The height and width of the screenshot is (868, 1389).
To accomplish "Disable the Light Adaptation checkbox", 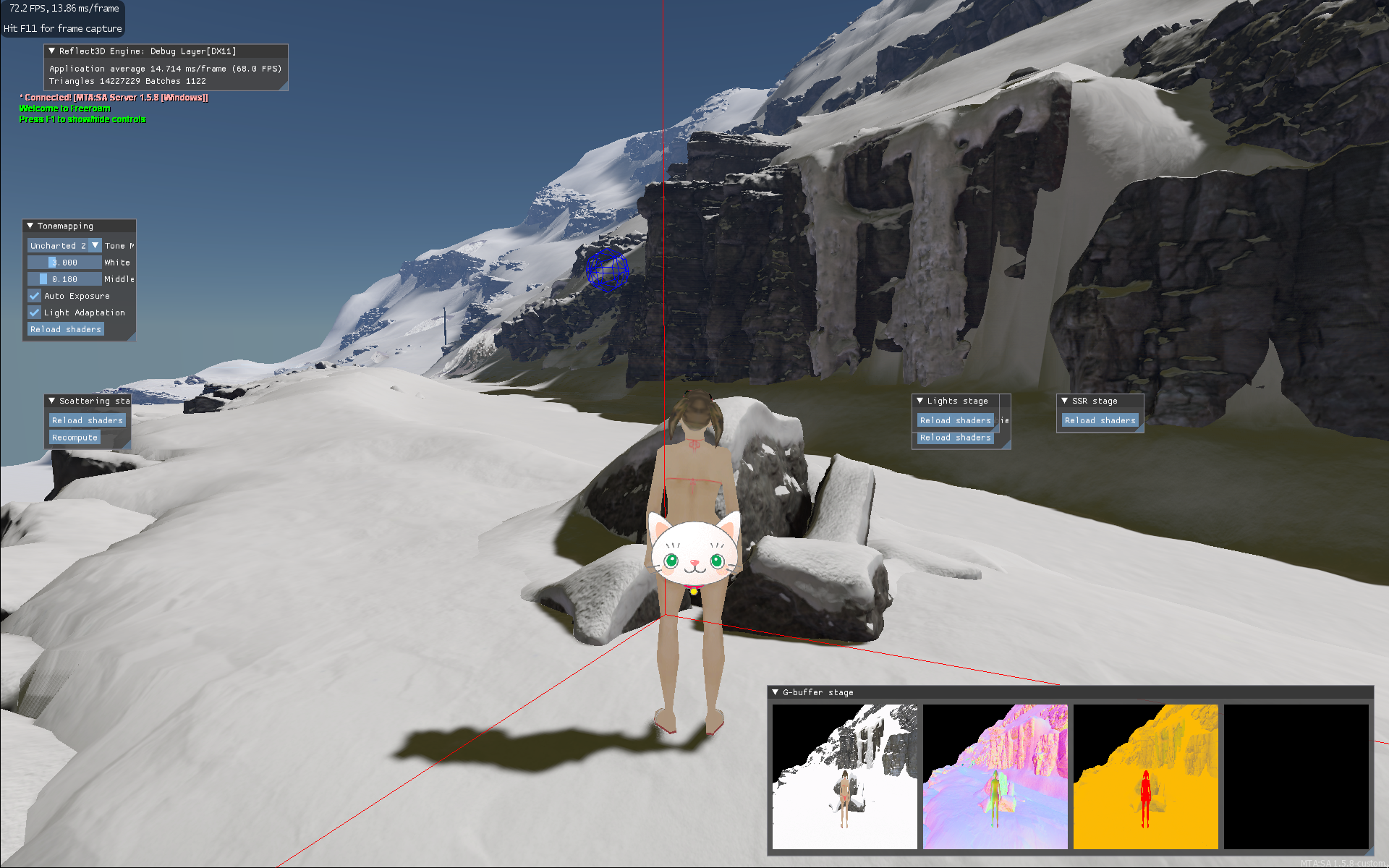I will coord(35,312).
